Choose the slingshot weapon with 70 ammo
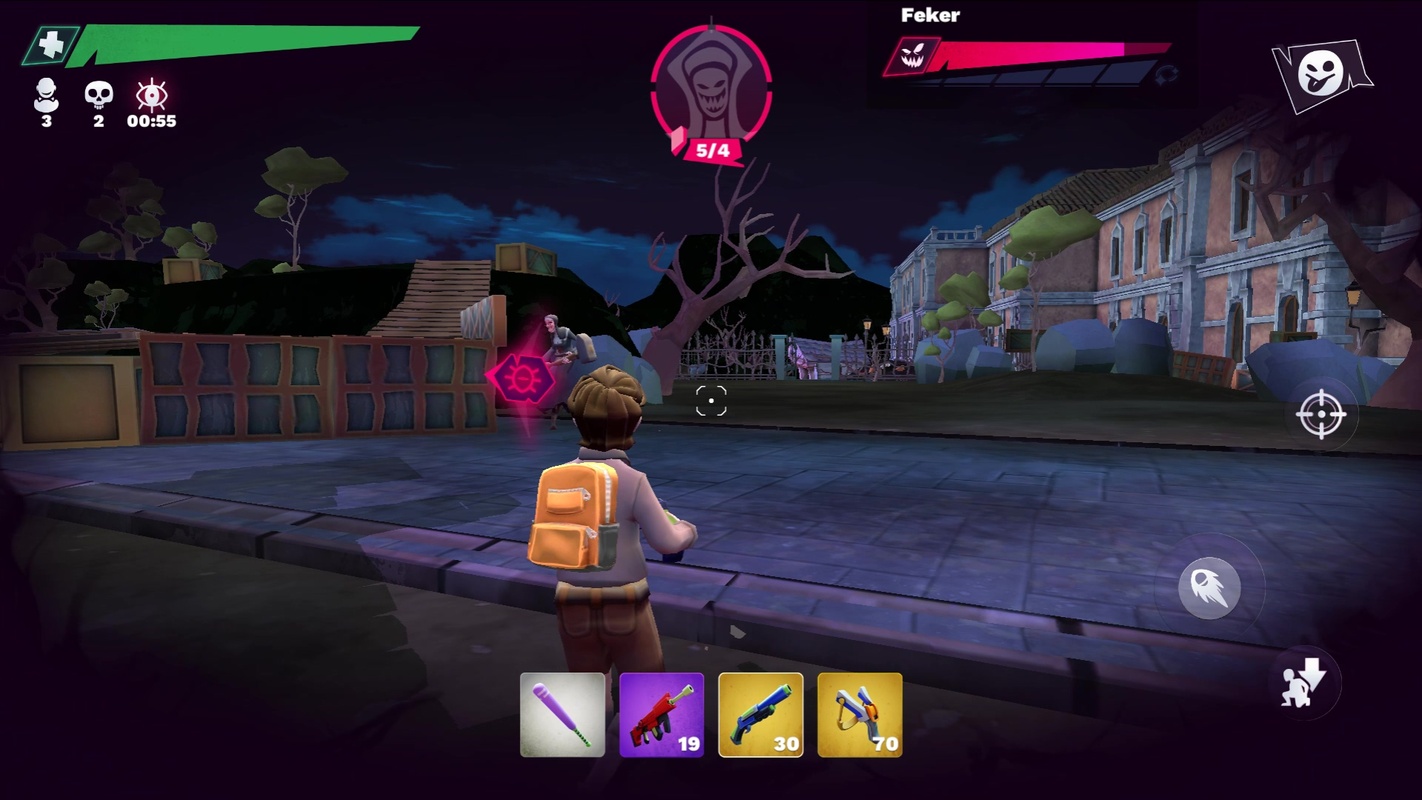 tap(859, 714)
